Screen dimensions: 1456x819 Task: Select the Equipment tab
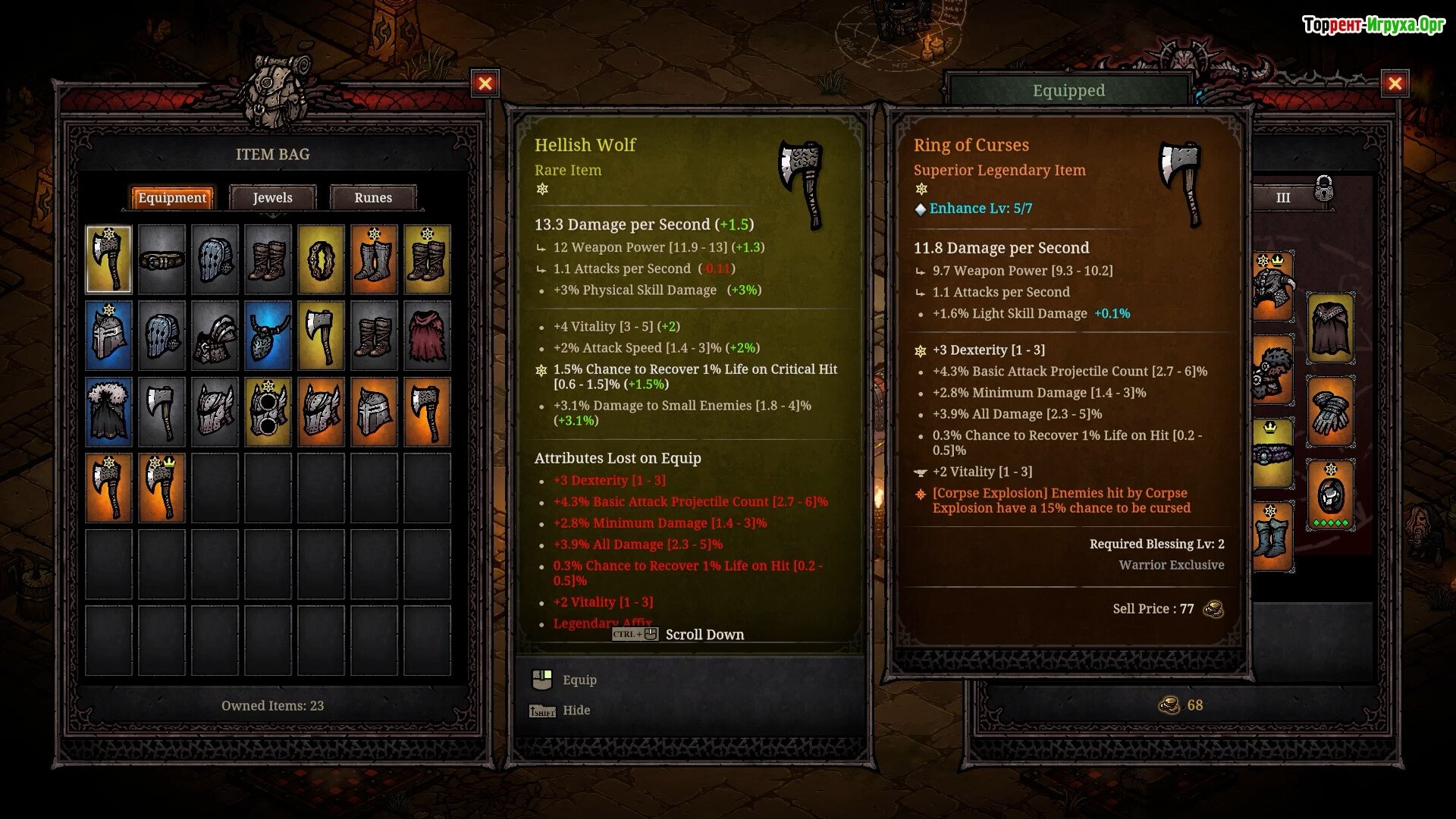click(172, 198)
